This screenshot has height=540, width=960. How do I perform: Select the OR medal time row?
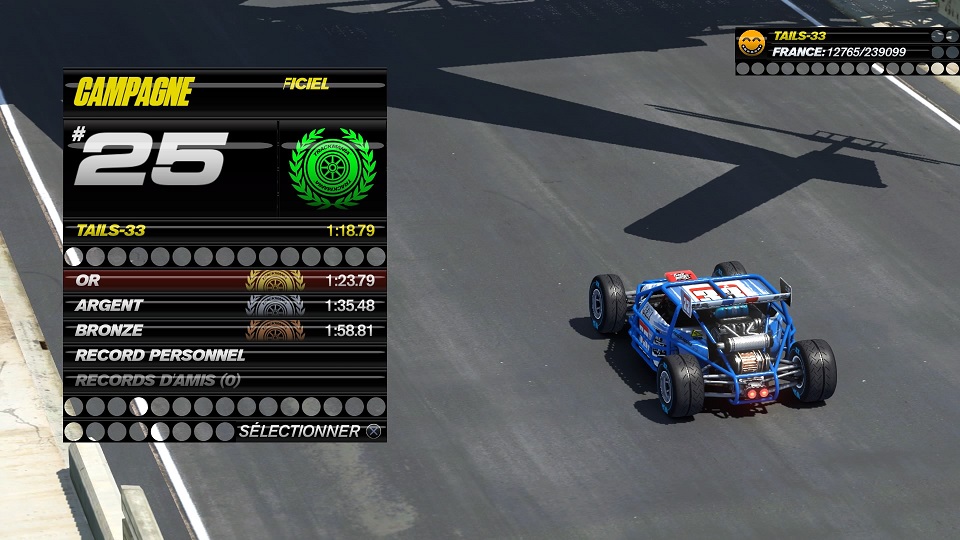coord(224,280)
